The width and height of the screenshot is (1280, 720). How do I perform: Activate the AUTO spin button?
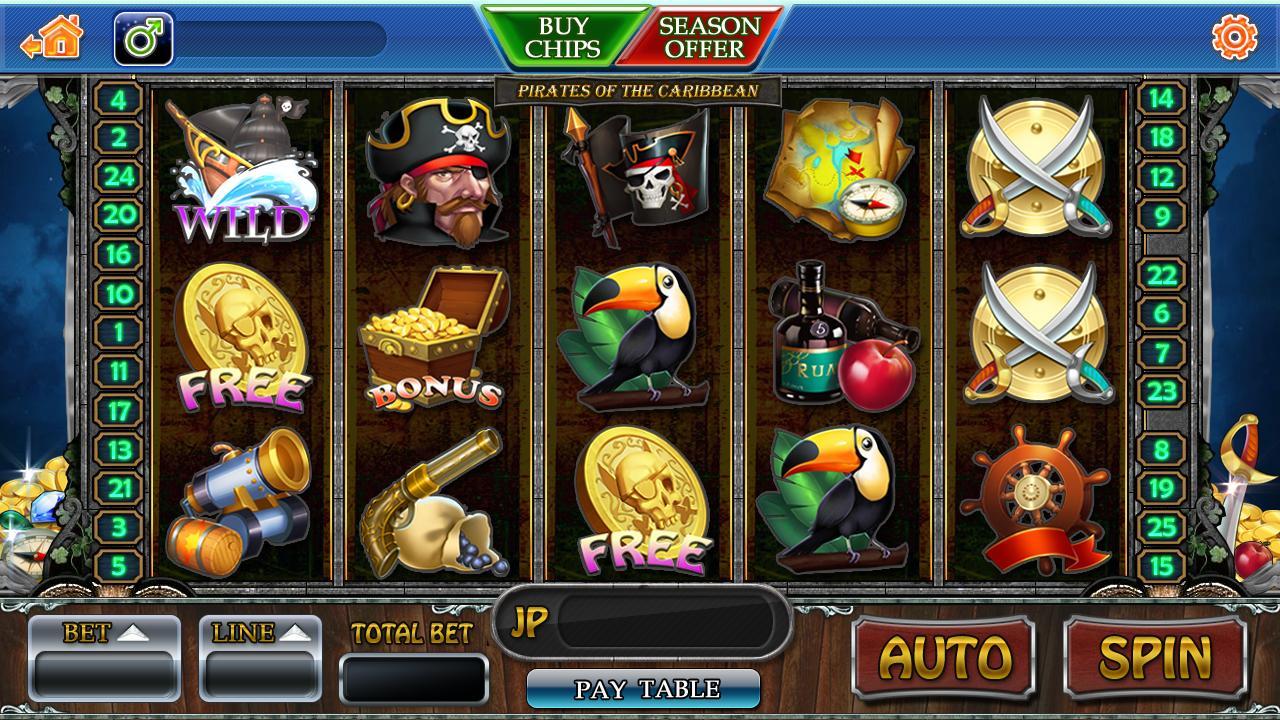point(943,657)
